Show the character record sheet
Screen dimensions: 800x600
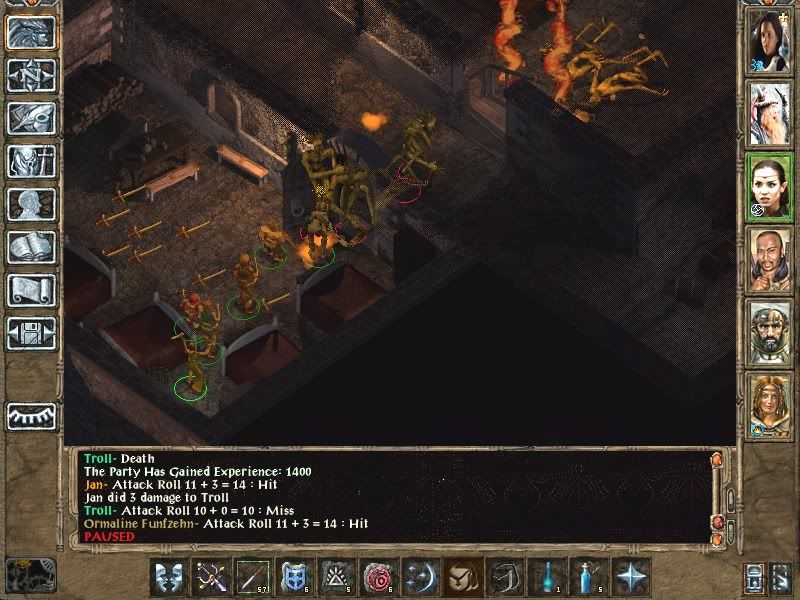(31, 204)
